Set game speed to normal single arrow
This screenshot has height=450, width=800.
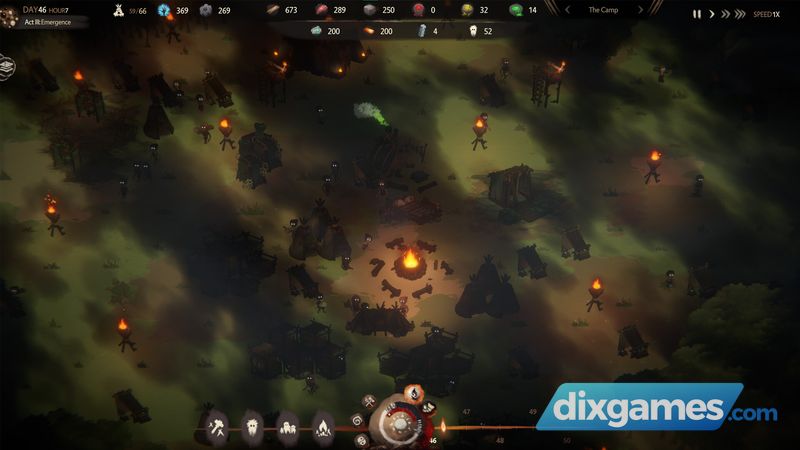point(712,14)
